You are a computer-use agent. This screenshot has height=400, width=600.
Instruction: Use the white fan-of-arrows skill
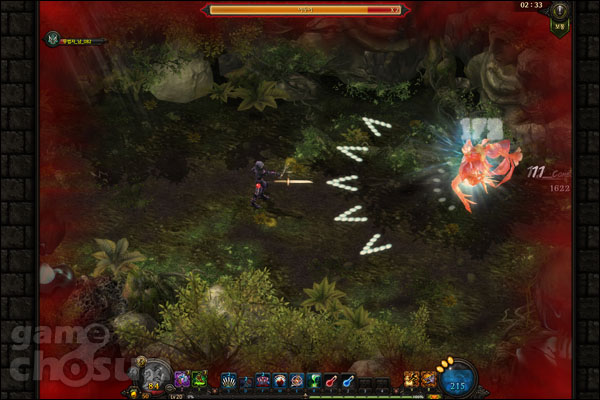tap(229, 380)
